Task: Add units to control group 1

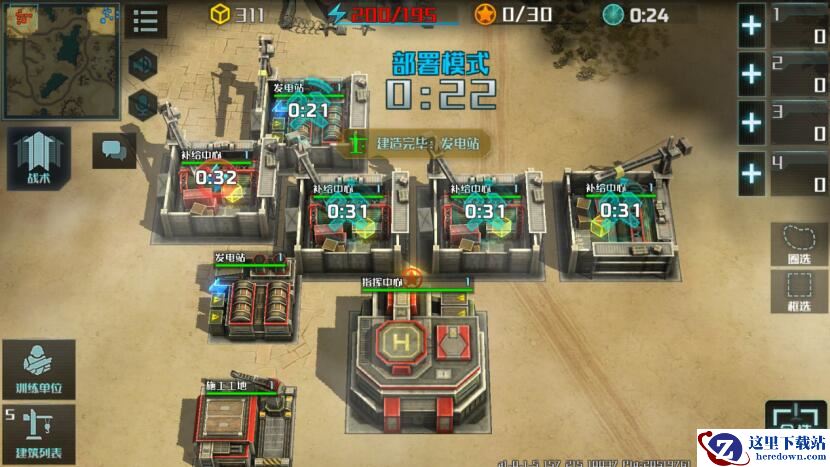Action: click(751, 26)
